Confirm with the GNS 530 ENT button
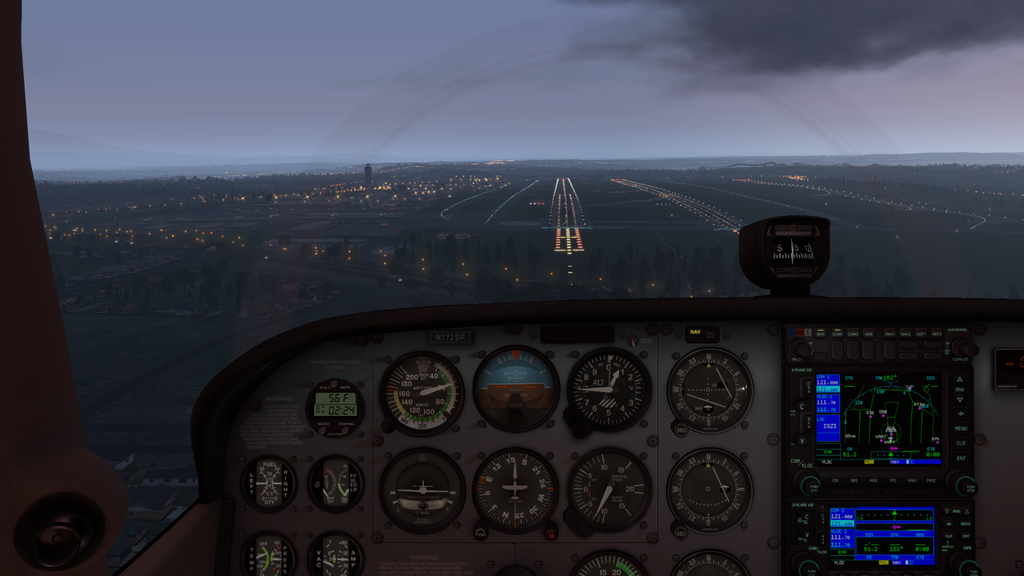This screenshot has width=1024, height=576. pyautogui.click(x=960, y=458)
